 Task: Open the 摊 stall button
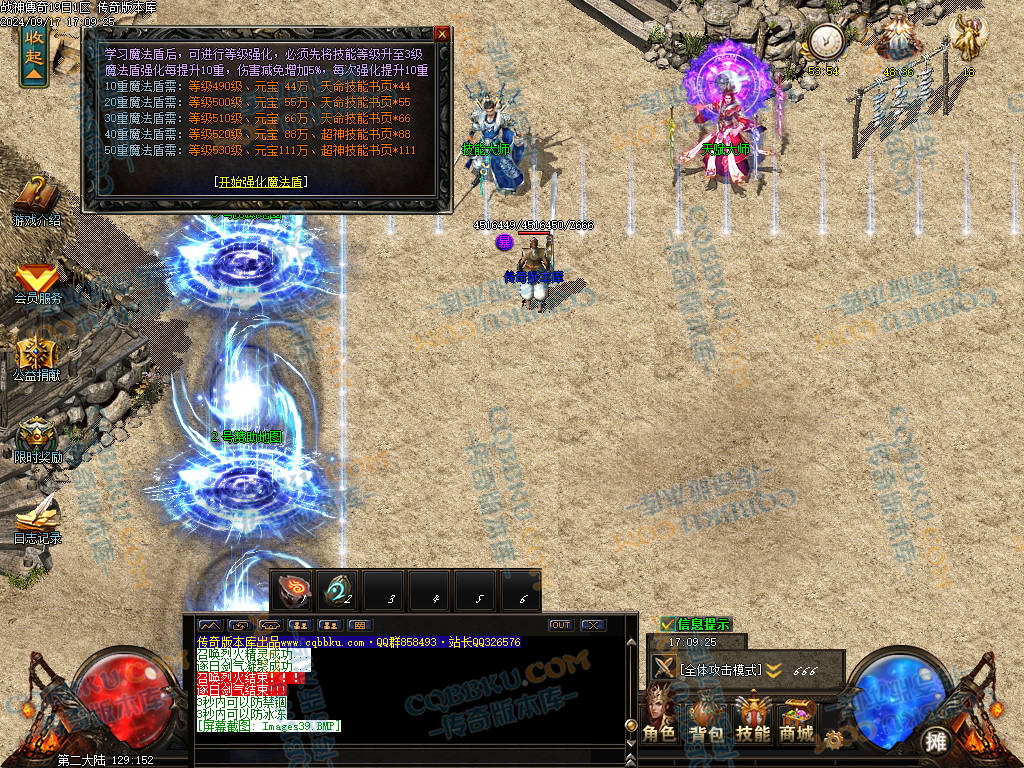[x=935, y=741]
